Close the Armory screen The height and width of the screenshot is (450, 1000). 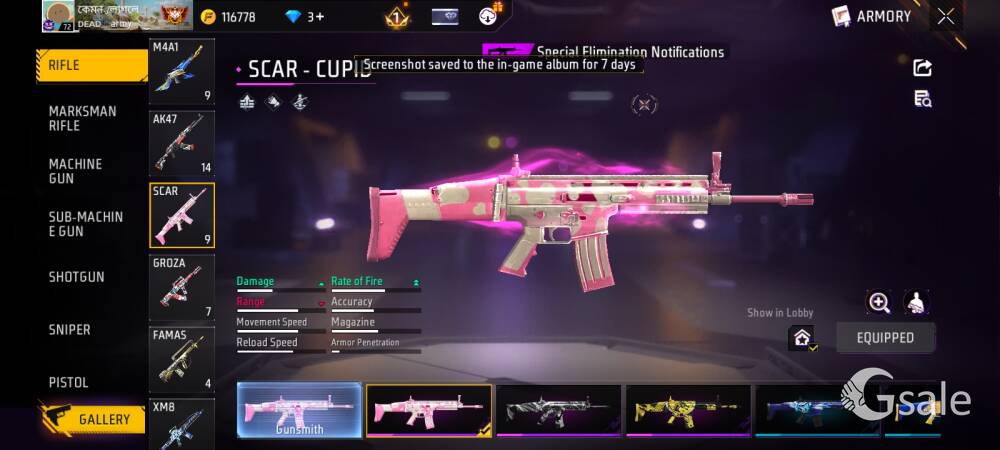945,16
